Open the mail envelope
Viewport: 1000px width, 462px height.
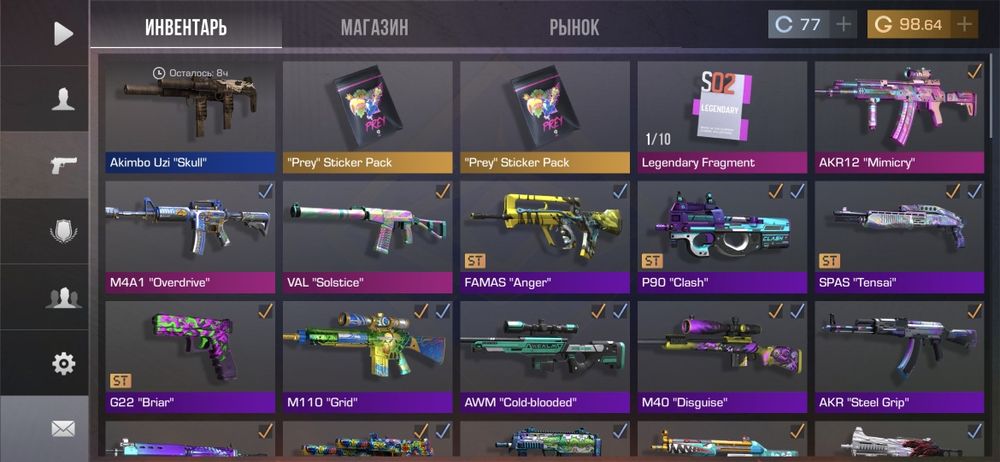pyautogui.click(x=63, y=429)
